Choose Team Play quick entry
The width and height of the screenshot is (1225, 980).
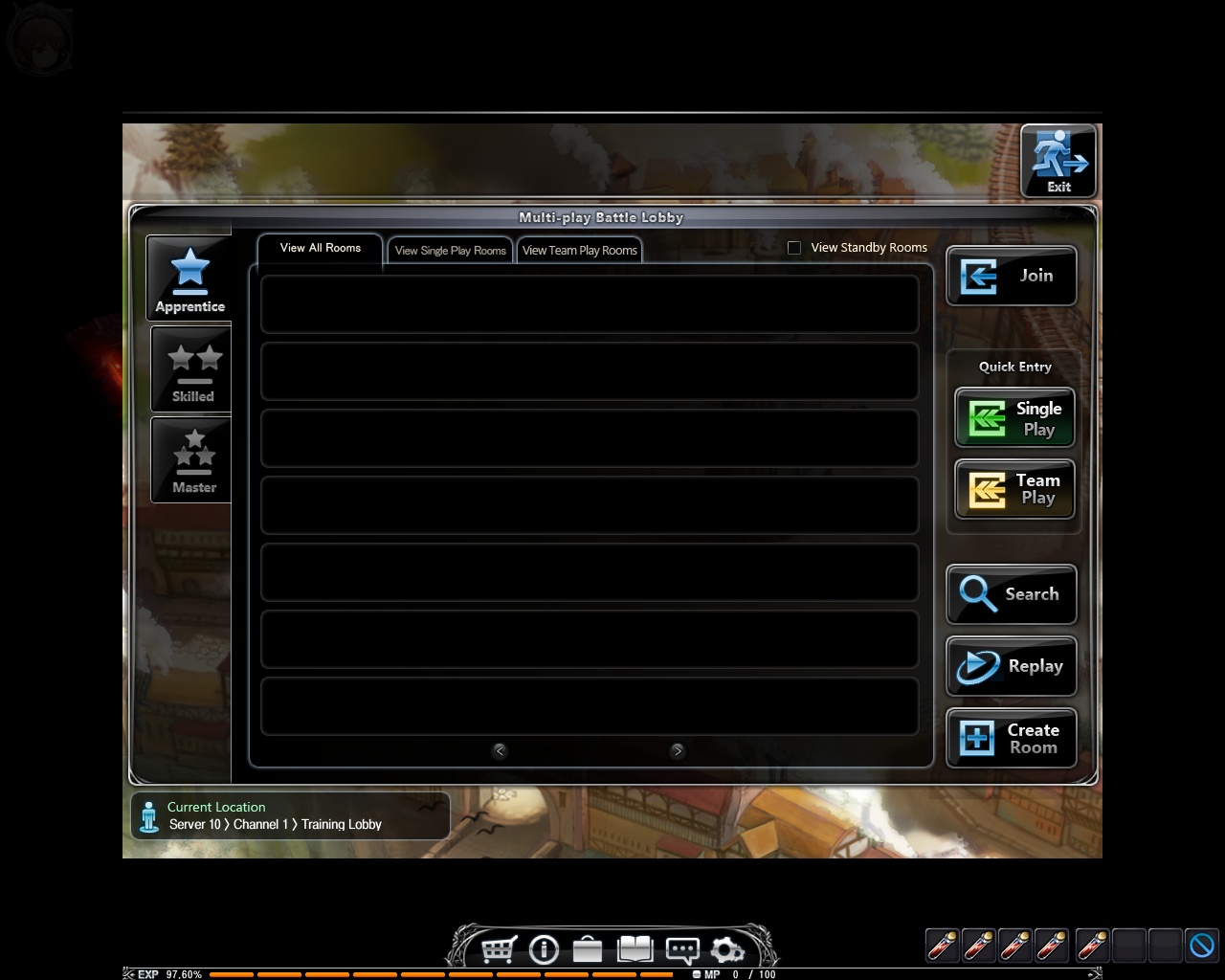1014,489
